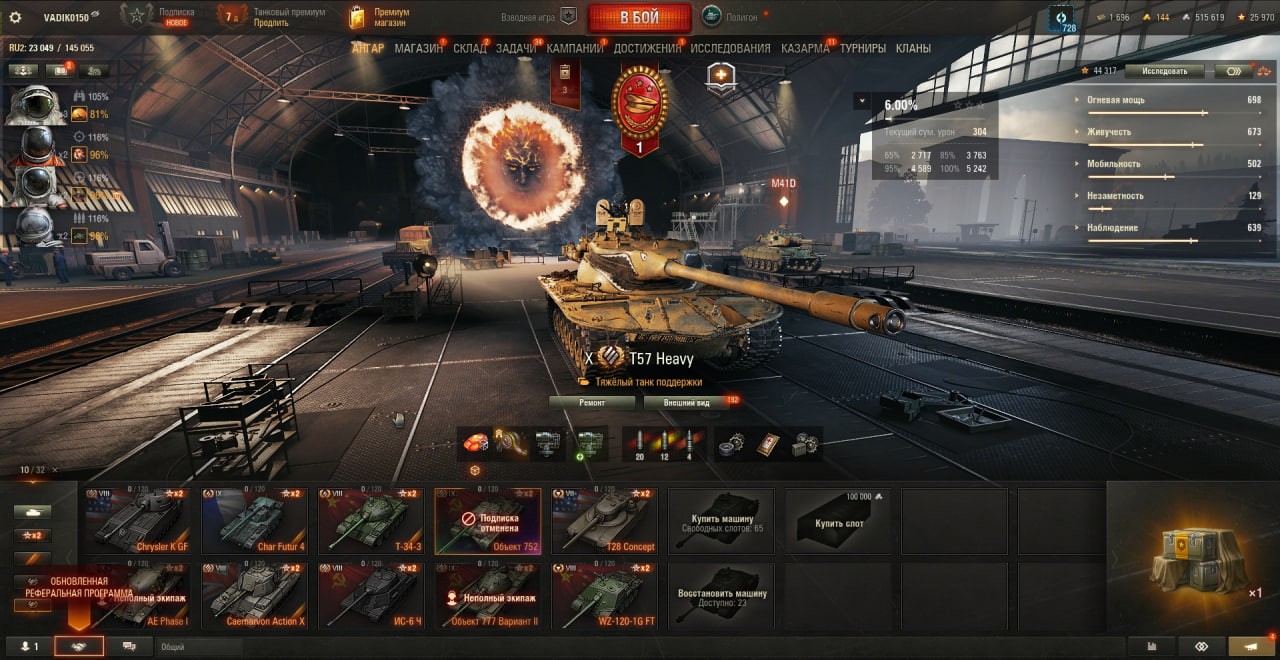Choose the Char Futur 4 tank card

(255, 521)
